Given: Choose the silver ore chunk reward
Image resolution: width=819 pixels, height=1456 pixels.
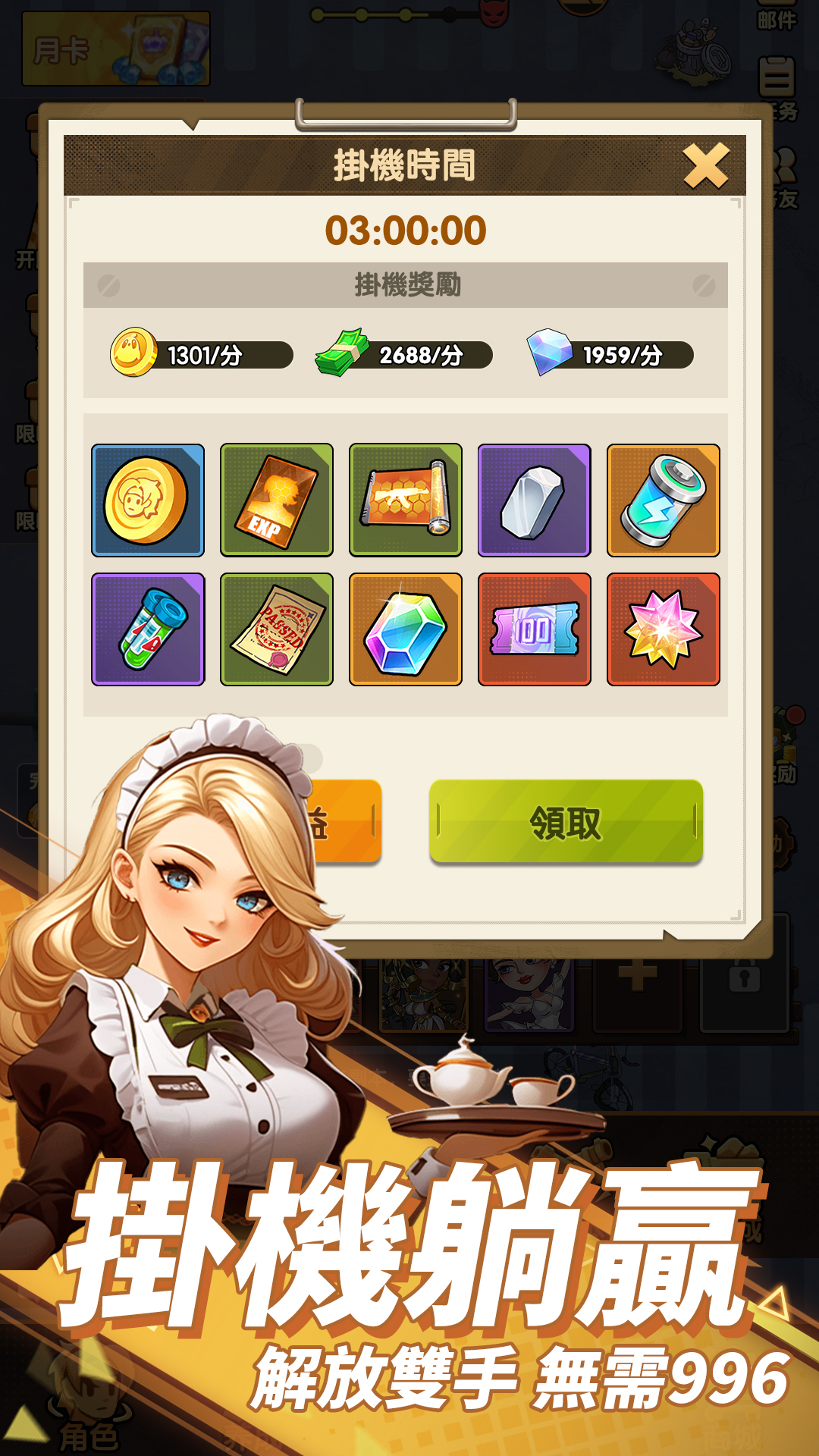Looking at the screenshot, I should (535, 500).
